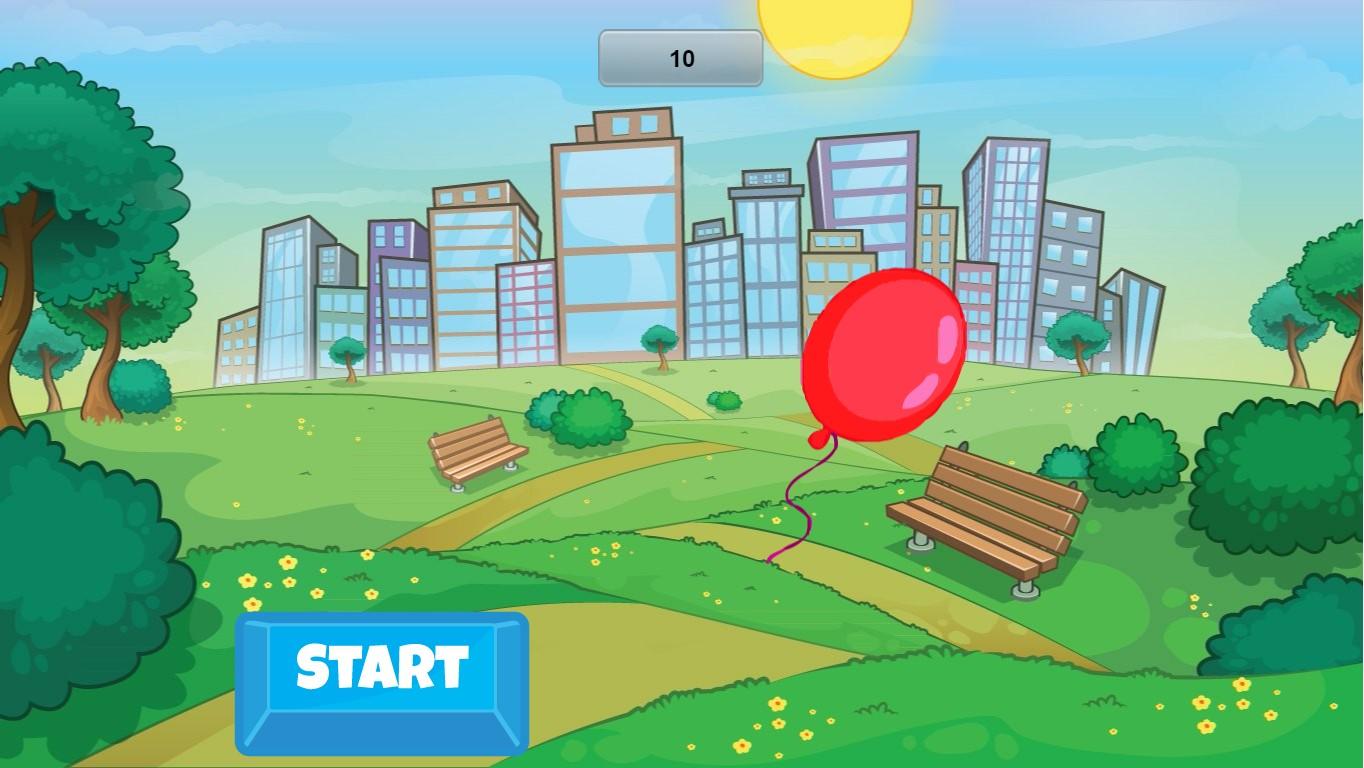1364x768 pixels.
Task: Select the right park bench
Action: [985, 510]
